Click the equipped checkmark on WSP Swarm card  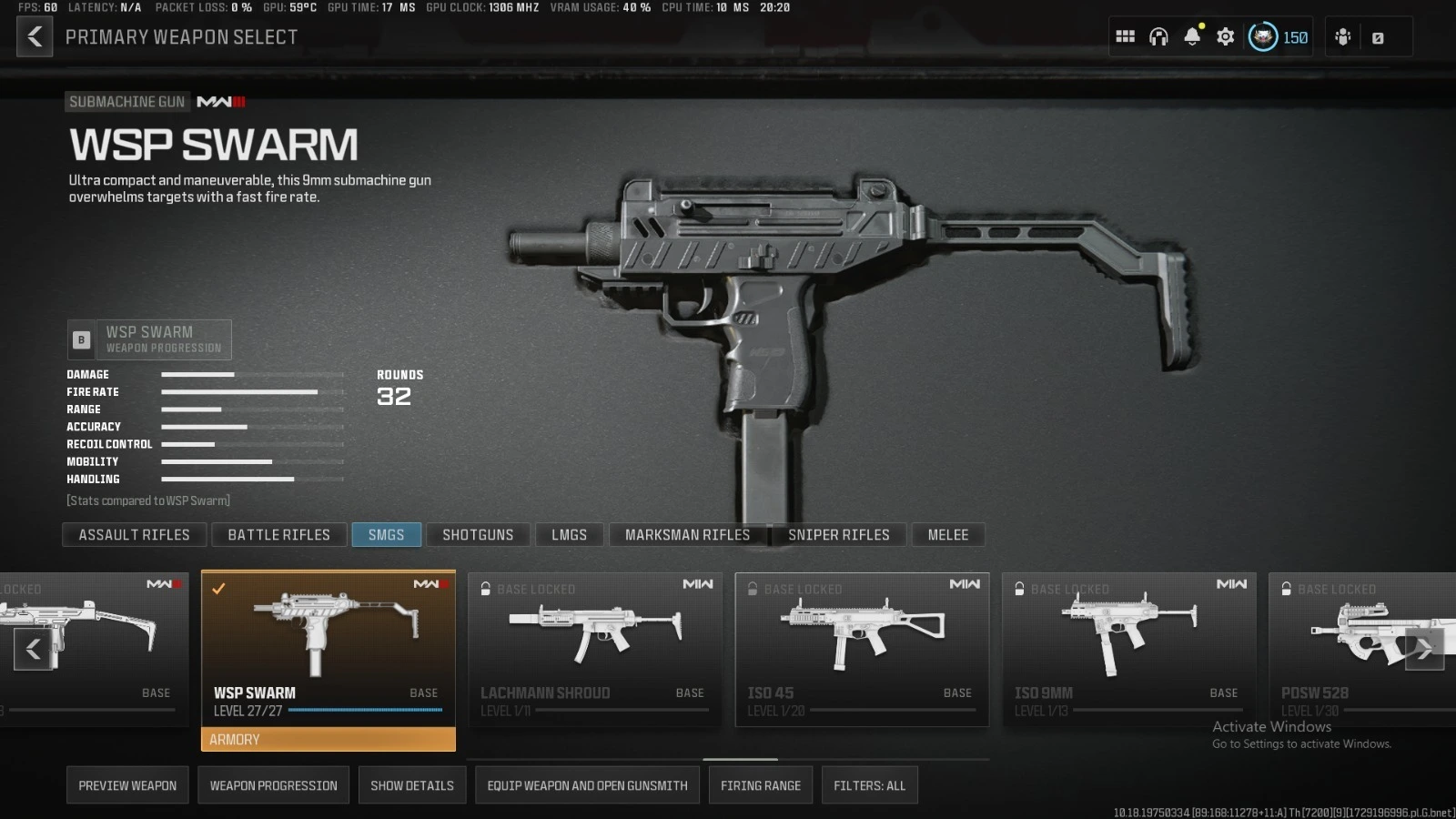pyautogui.click(x=218, y=589)
